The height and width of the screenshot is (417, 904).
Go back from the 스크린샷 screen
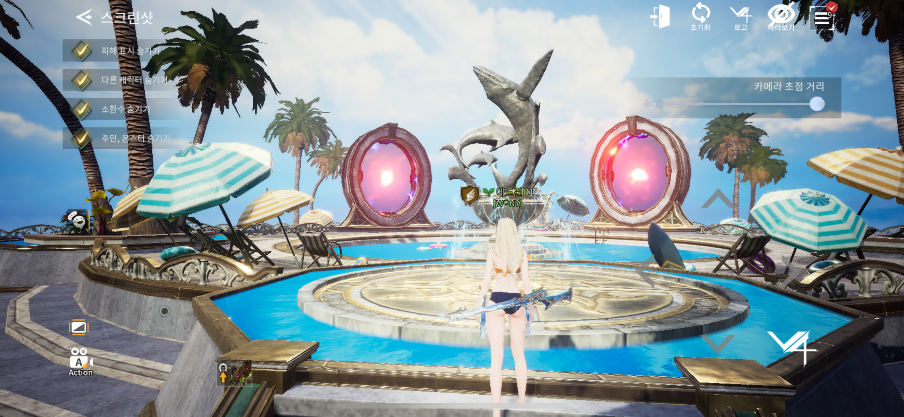tap(84, 17)
